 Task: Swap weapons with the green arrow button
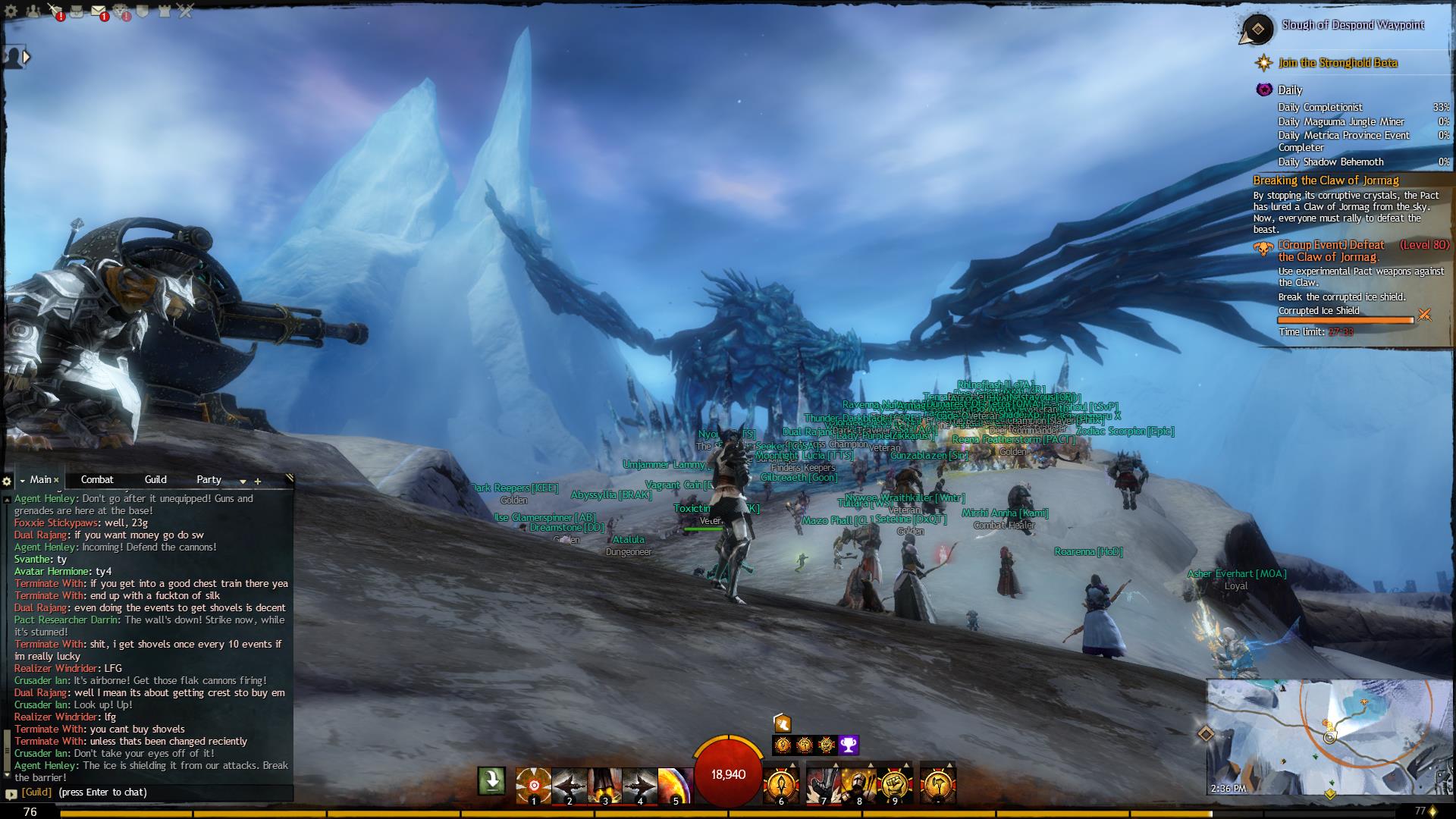[x=491, y=780]
